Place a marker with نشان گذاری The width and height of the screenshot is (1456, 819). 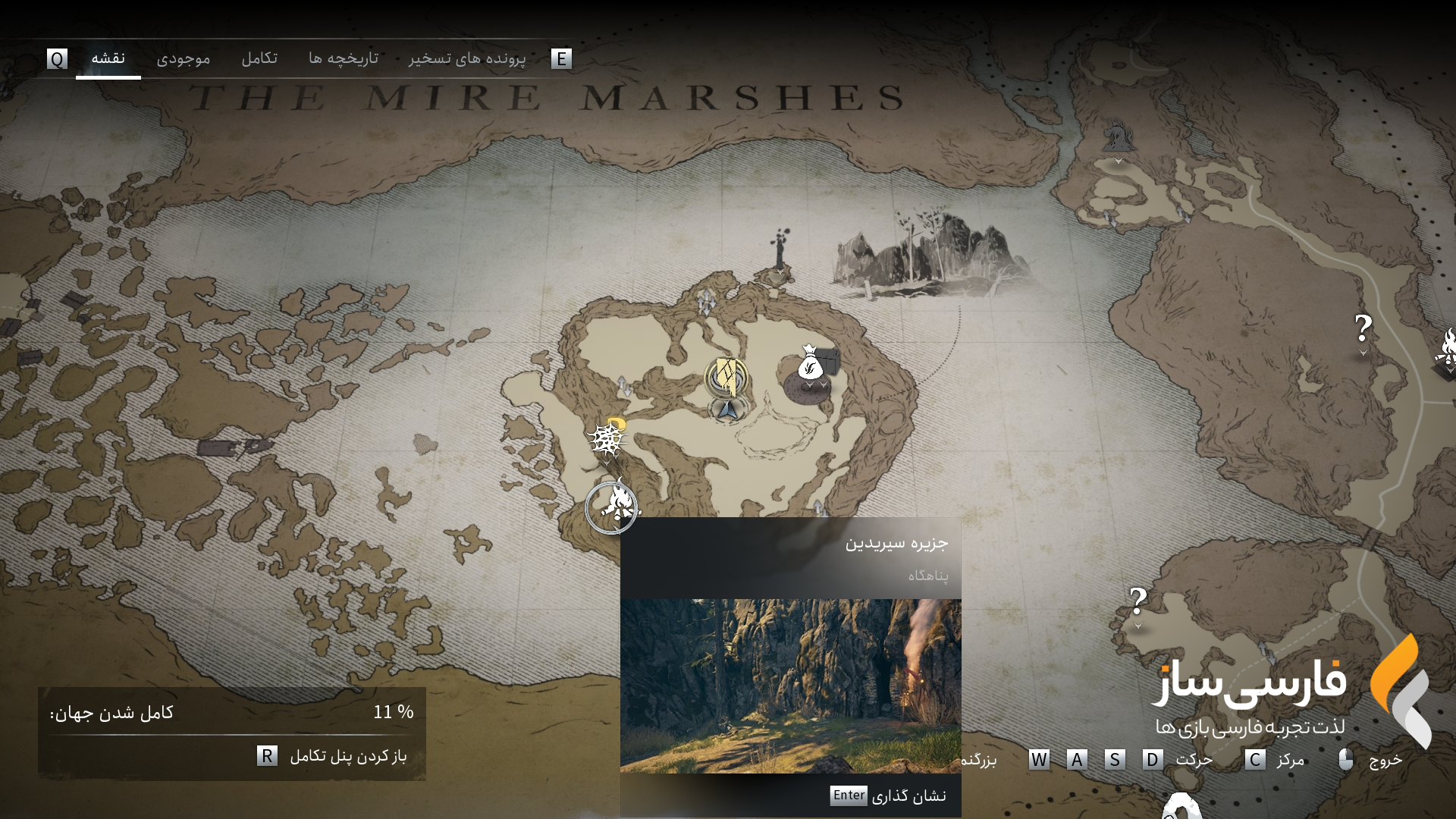[888, 795]
